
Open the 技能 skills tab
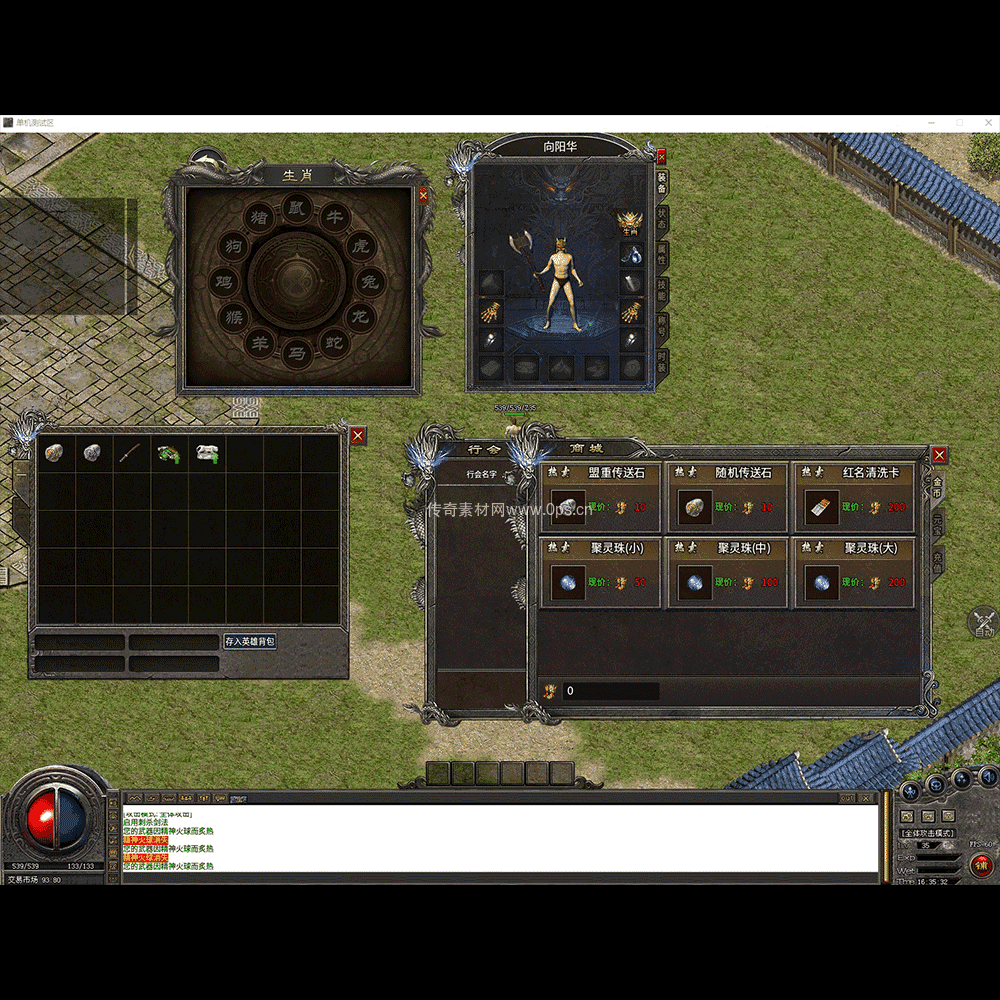click(662, 291)
